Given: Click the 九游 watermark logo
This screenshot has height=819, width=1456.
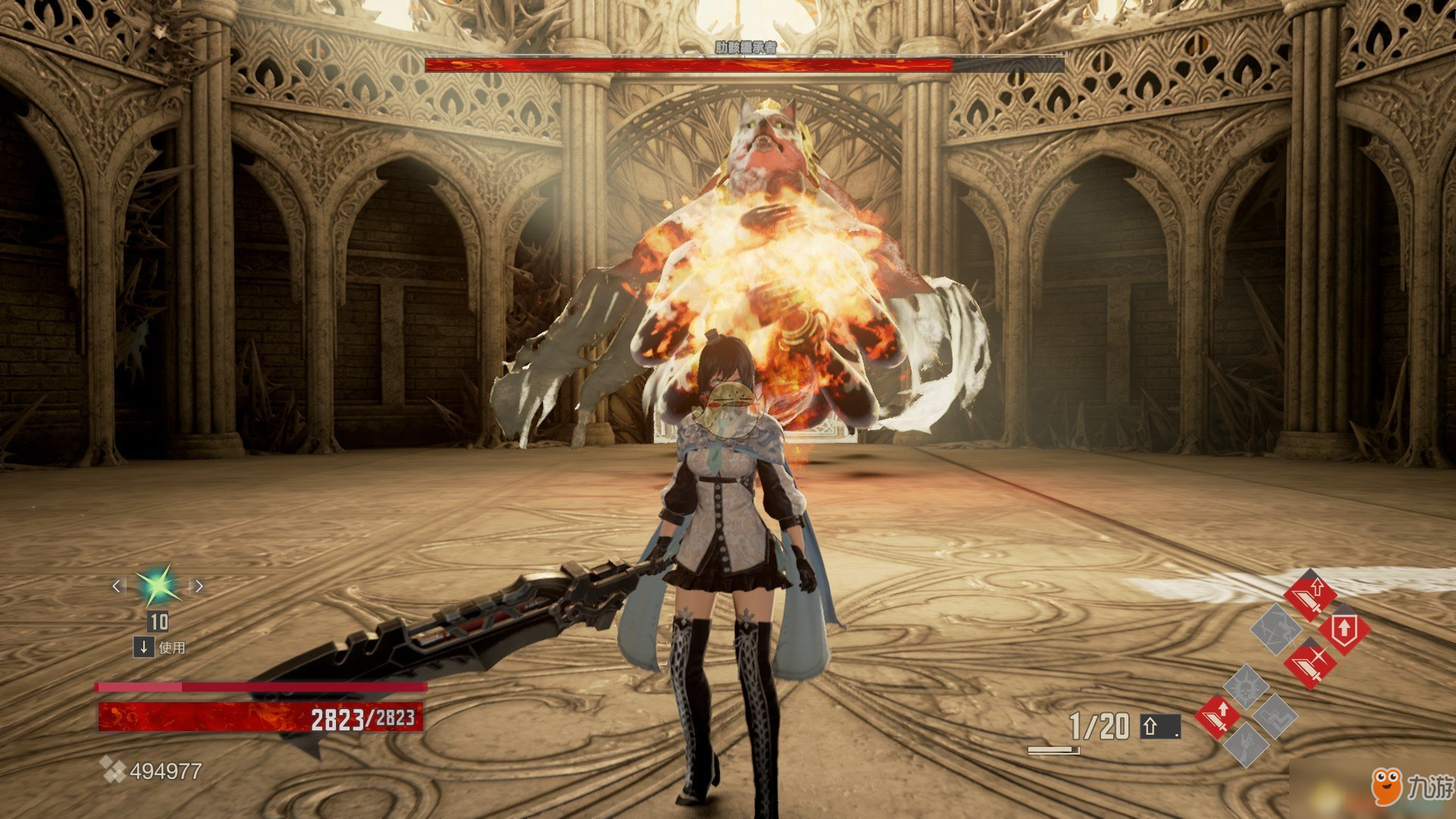Looking at the screenshot, I should coord(1413,787).
